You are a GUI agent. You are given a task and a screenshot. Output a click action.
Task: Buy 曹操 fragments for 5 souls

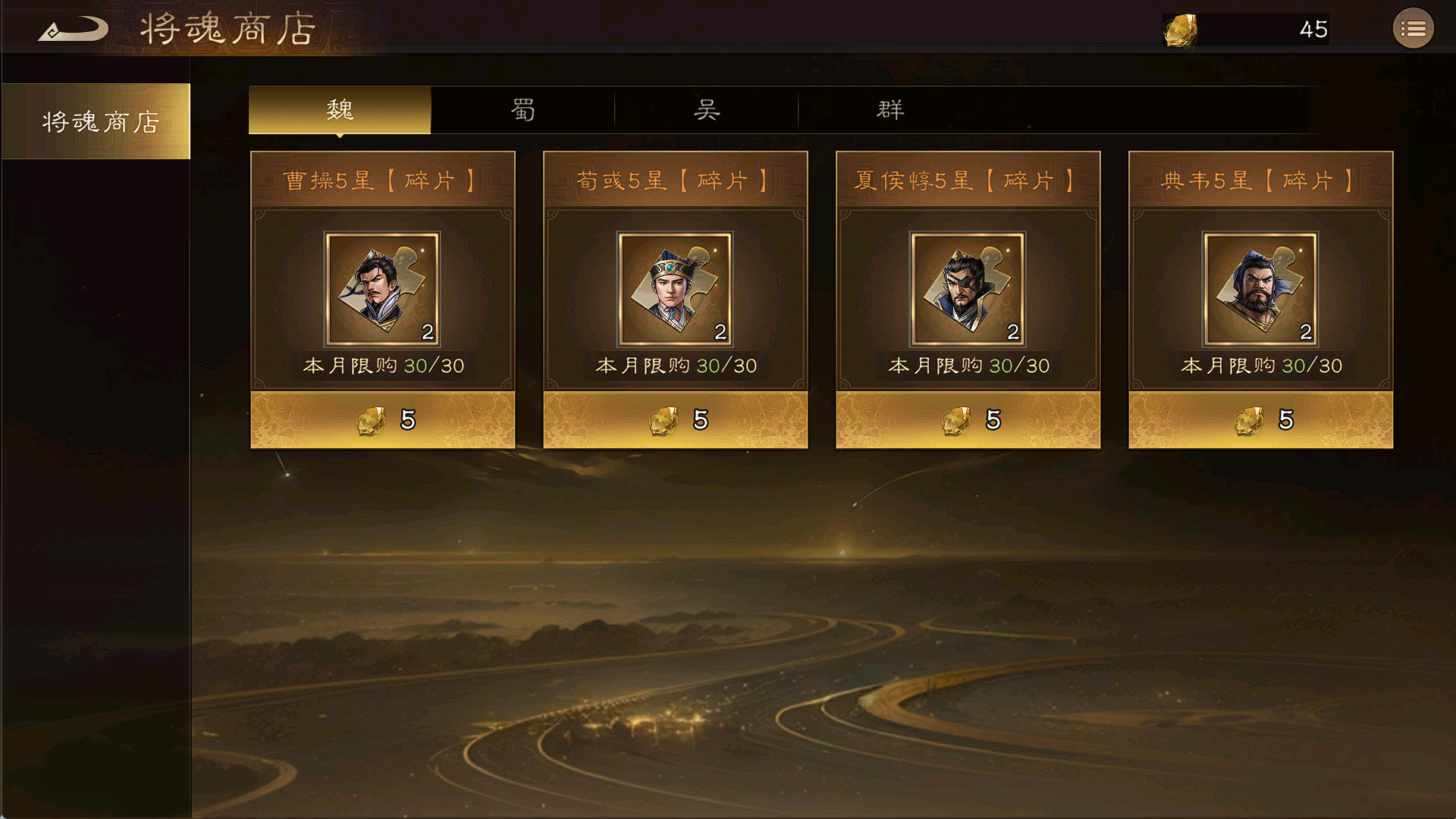[383, 419]
